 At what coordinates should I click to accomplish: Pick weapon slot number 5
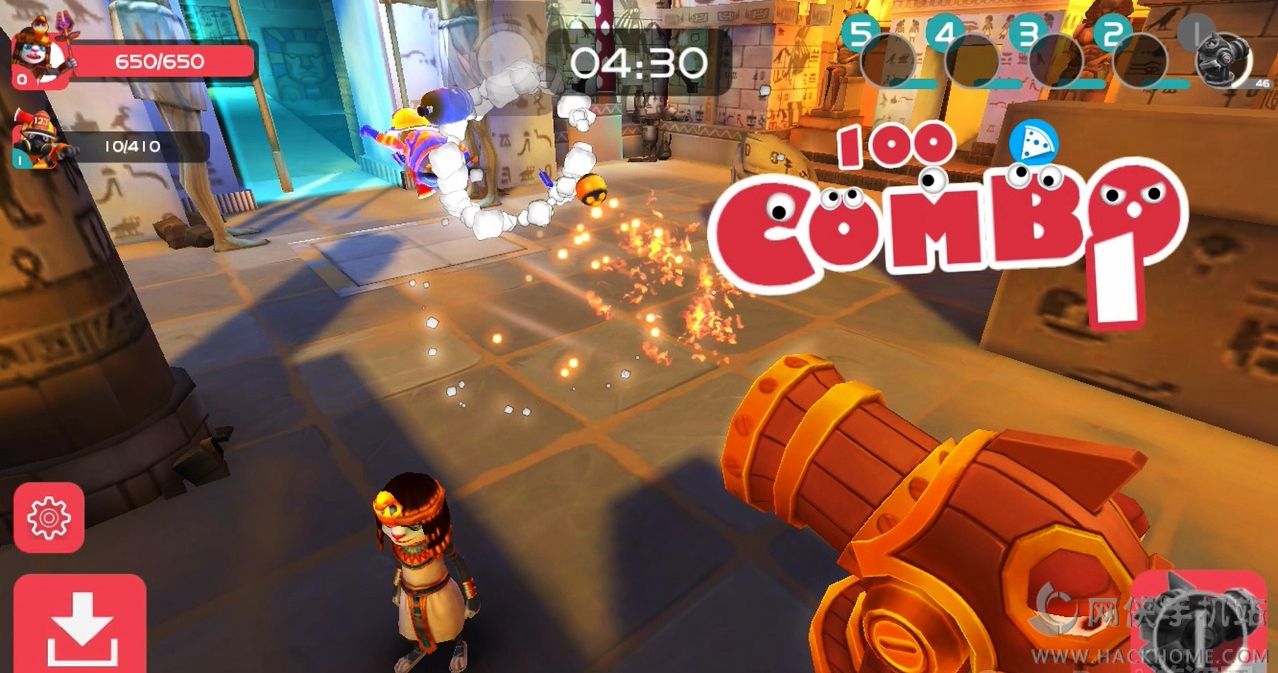(x=886, y=58)
